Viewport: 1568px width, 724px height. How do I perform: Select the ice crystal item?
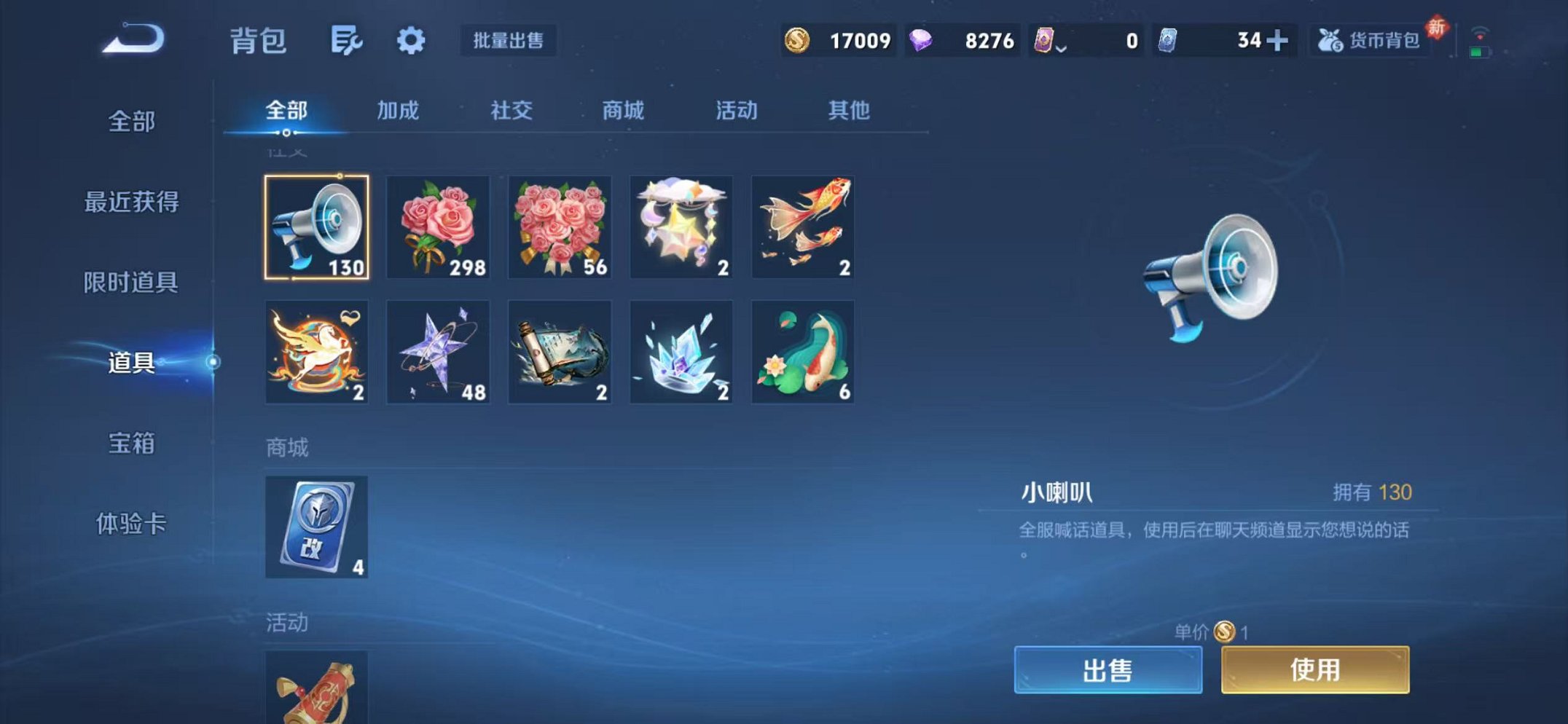(x=681, y=352)
